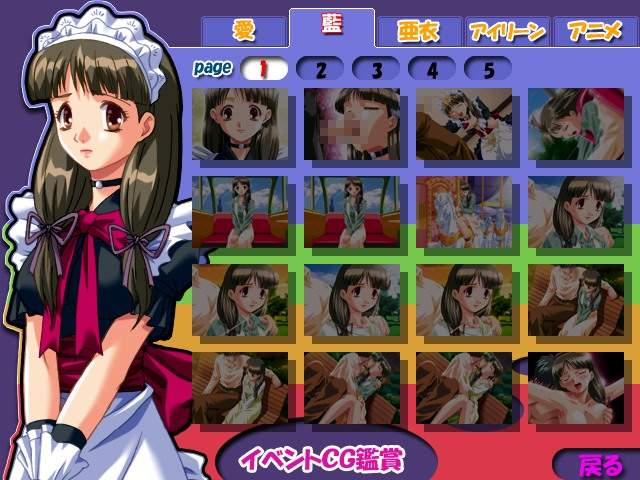Open the 亜衣 character tab
This screenshot has height=480, width=640.
[x=417, y=31]
